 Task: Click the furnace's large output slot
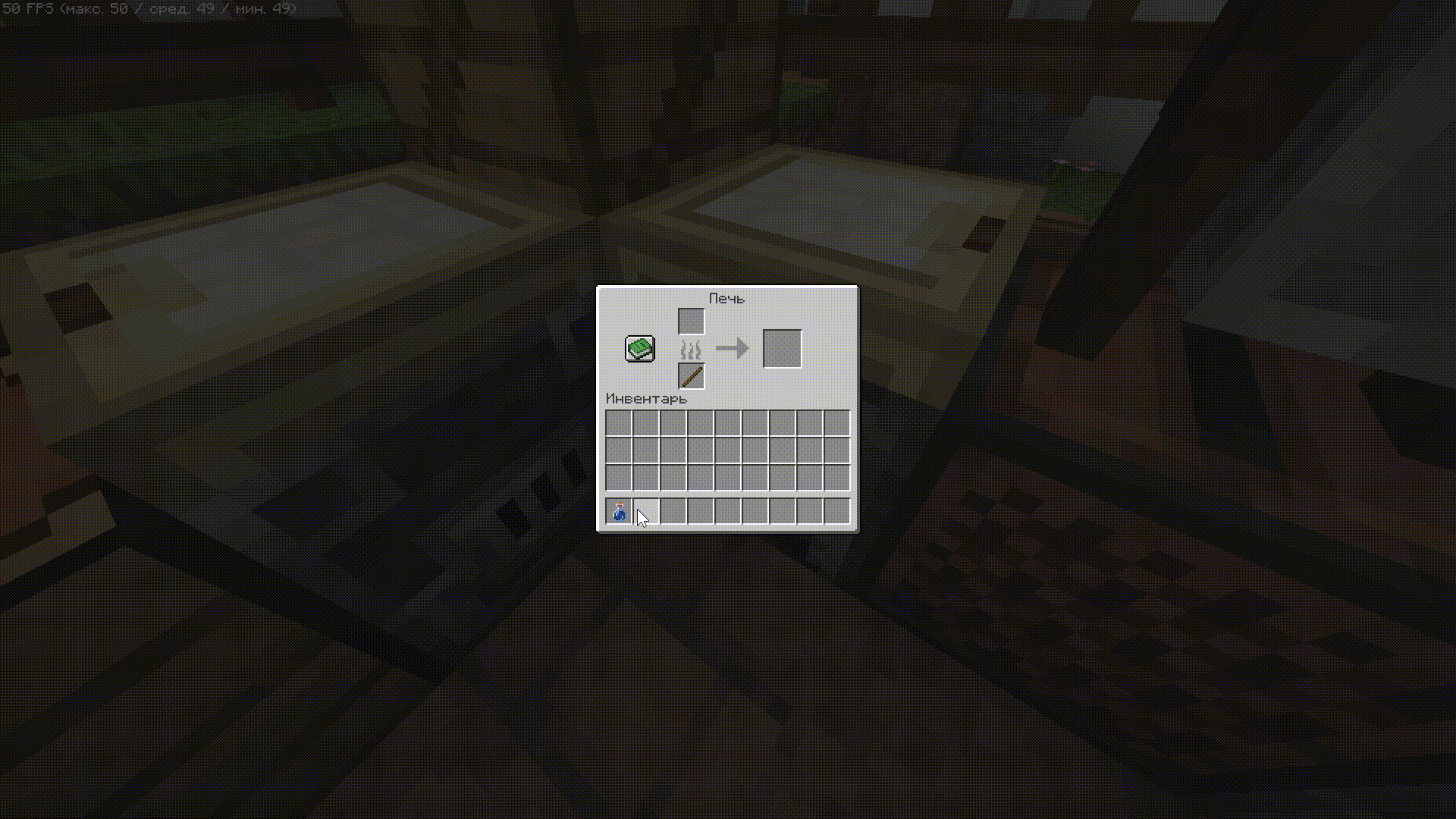pyautogui.click(x=782, y=349)
